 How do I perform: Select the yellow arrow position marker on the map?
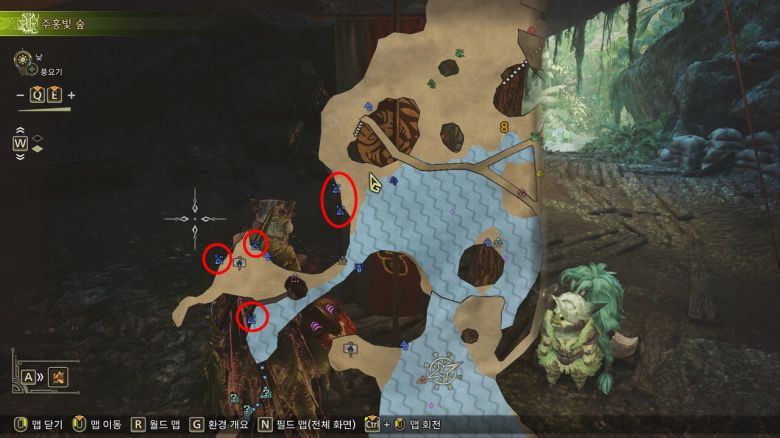[375, 183]
